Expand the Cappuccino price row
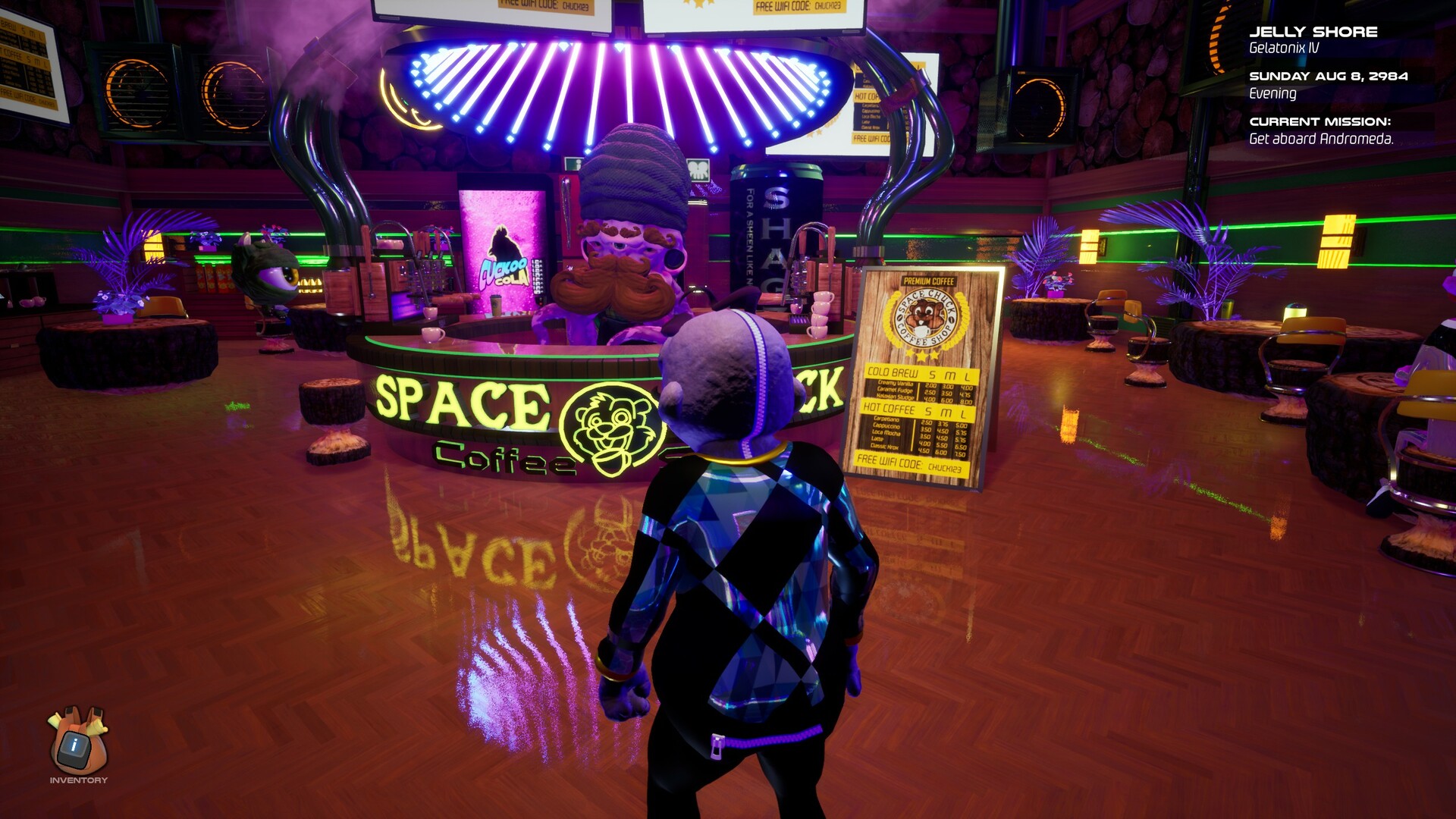This screenshot has width=1456, height=819. tap(886, 427)
